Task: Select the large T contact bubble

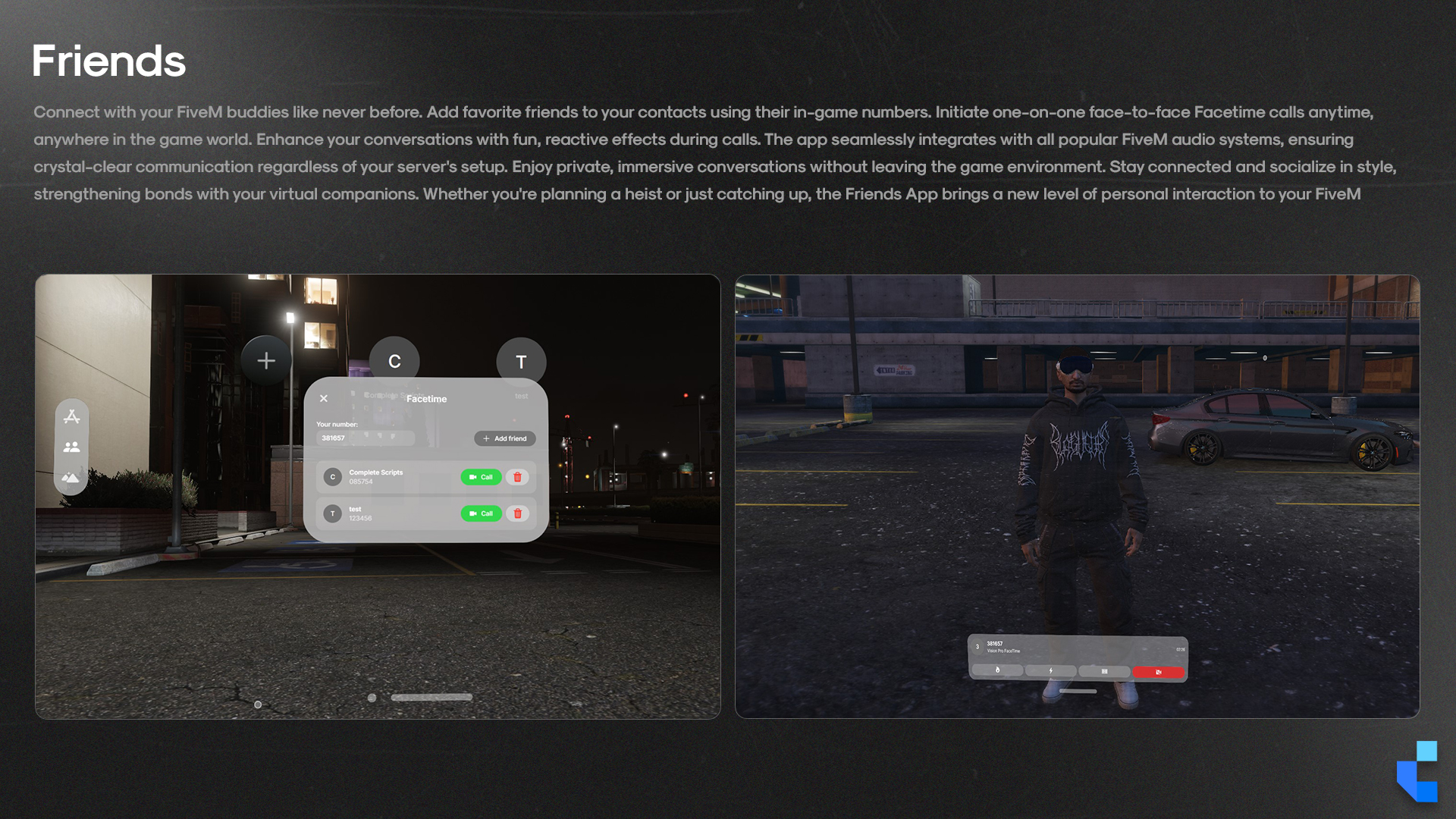Action: click(521, 362)
